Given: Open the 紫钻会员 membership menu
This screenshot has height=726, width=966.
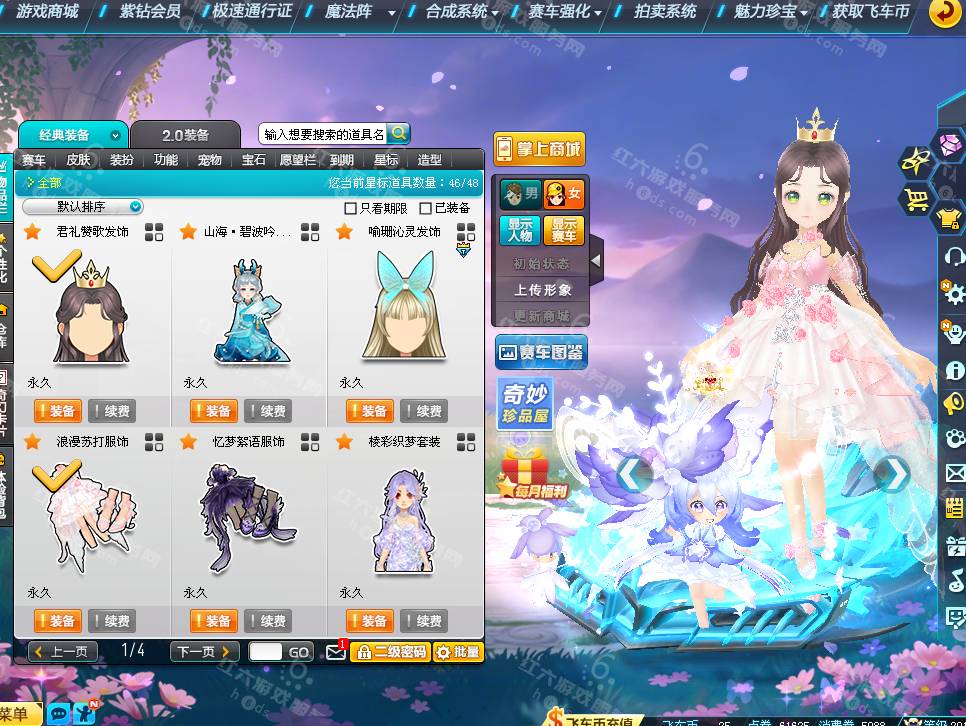Looking at the screenshot, I should click(150, 12).
